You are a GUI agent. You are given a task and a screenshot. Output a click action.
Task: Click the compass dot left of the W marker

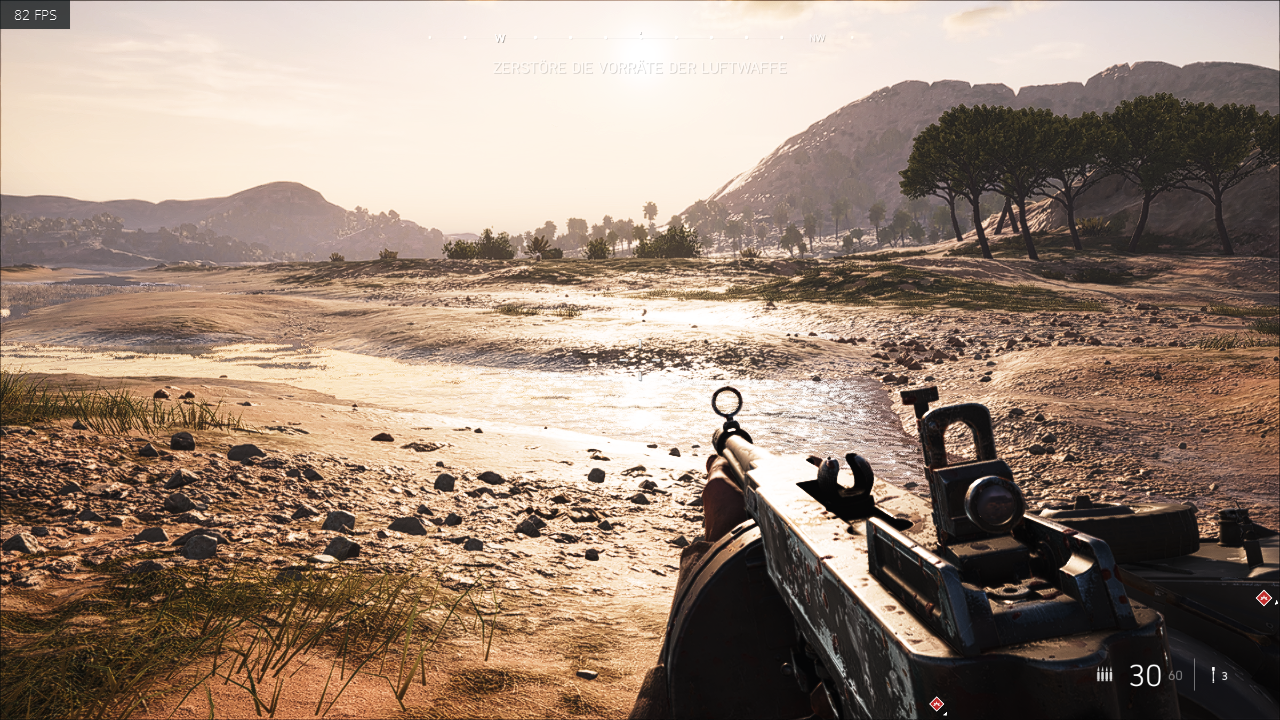click(x=466, y=39)
